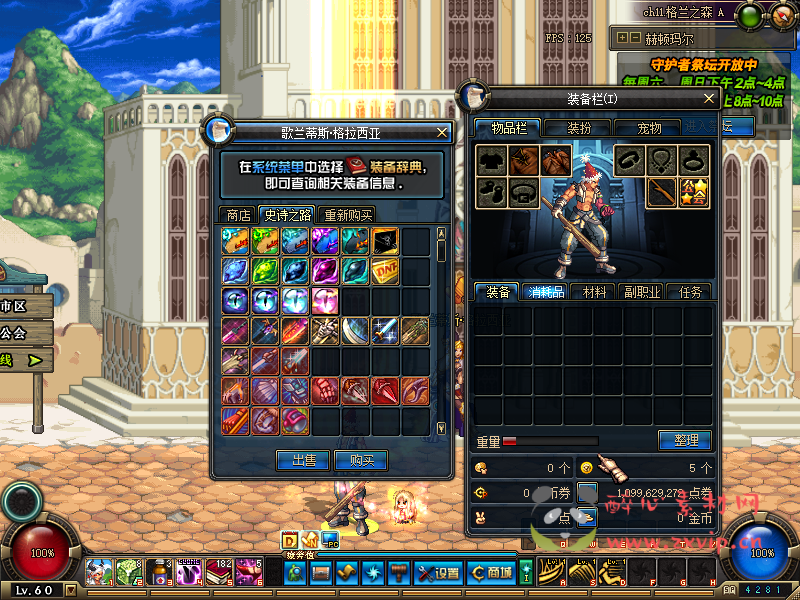The width and height of the screenshot is (800, 600).
Task: Open the 设置 settings menu
Action: [x=439, y=573]
